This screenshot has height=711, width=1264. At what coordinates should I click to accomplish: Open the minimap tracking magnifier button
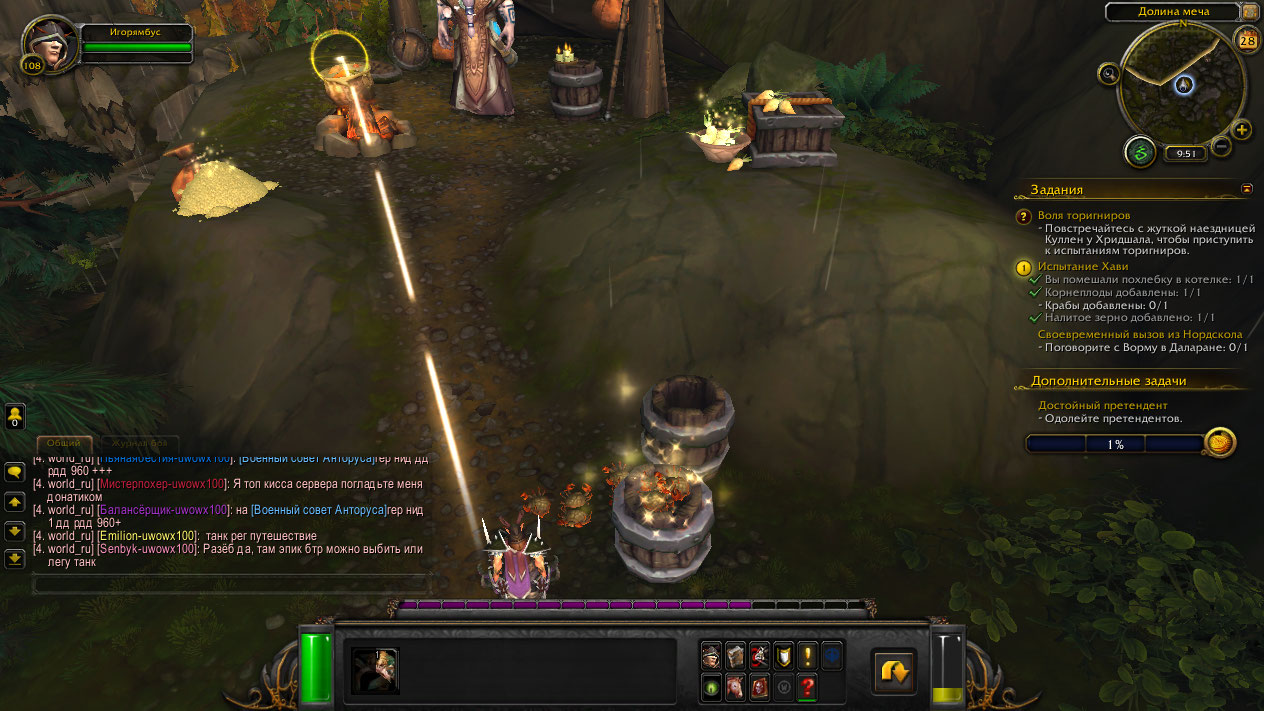tap(1108, 73)
